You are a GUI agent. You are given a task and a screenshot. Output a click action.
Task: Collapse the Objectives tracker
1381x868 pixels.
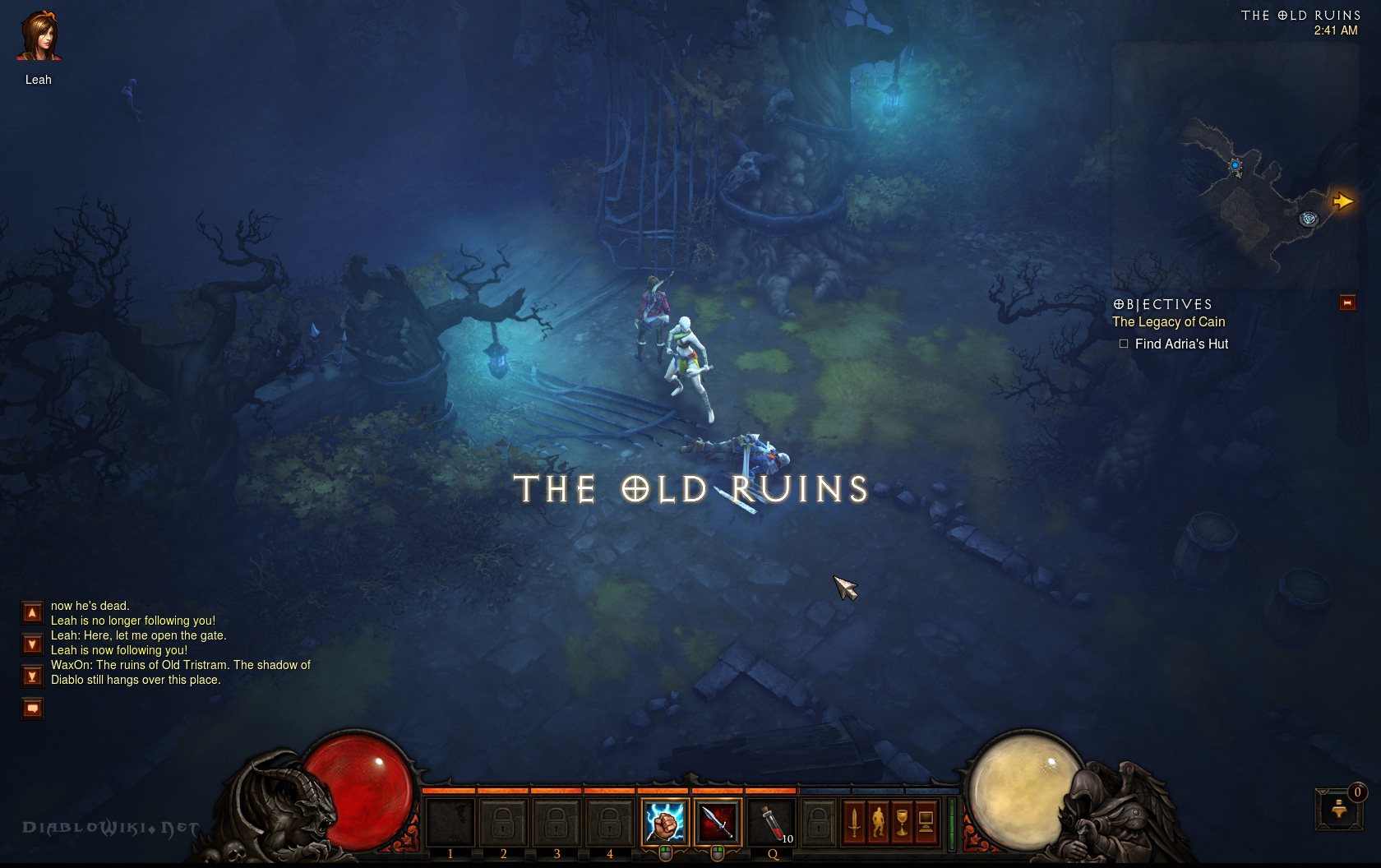(x=1346, y=303)
